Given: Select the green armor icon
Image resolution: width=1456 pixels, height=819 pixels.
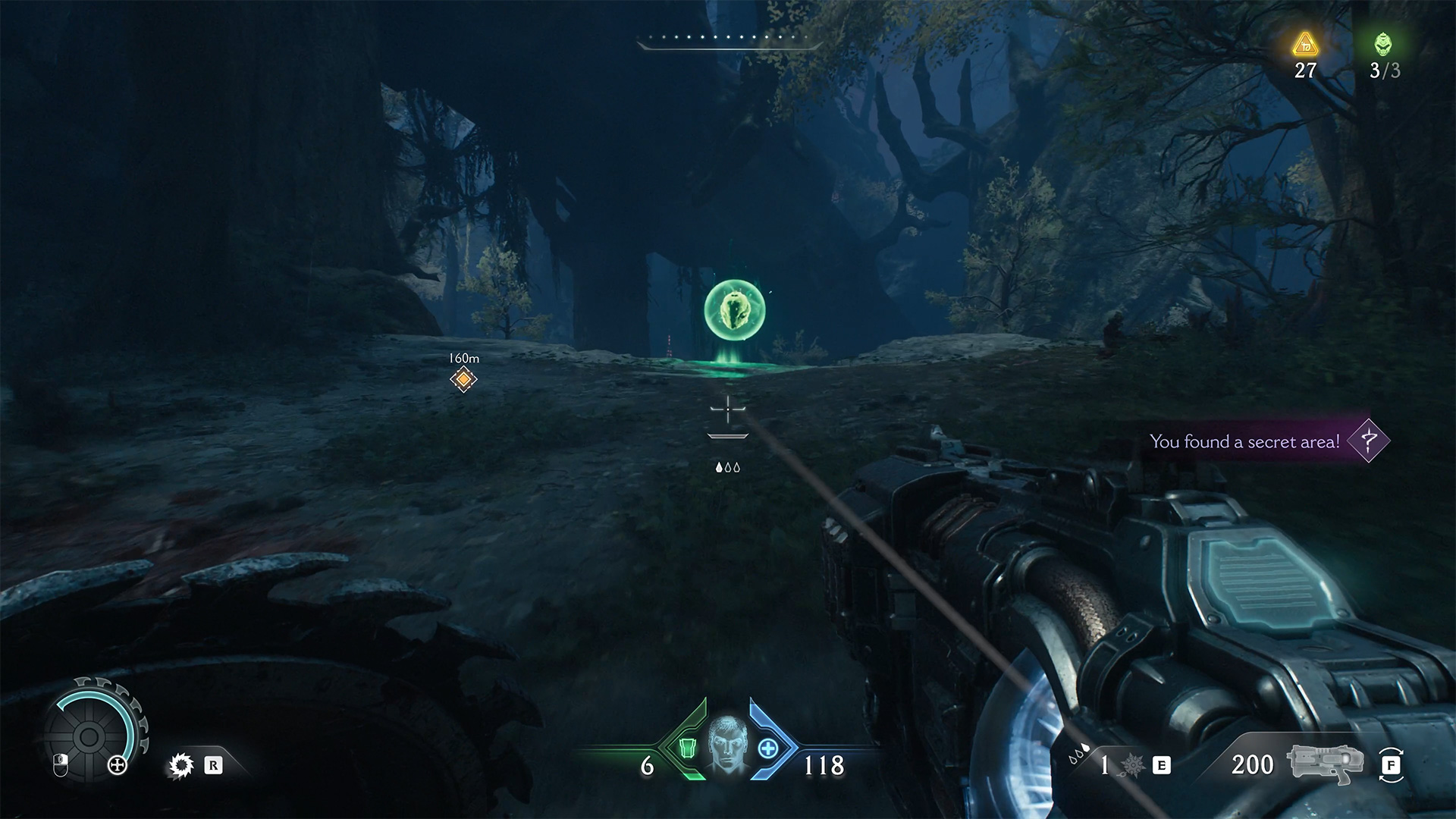Looking at the screenshot, I should click(x=687, y=749).
